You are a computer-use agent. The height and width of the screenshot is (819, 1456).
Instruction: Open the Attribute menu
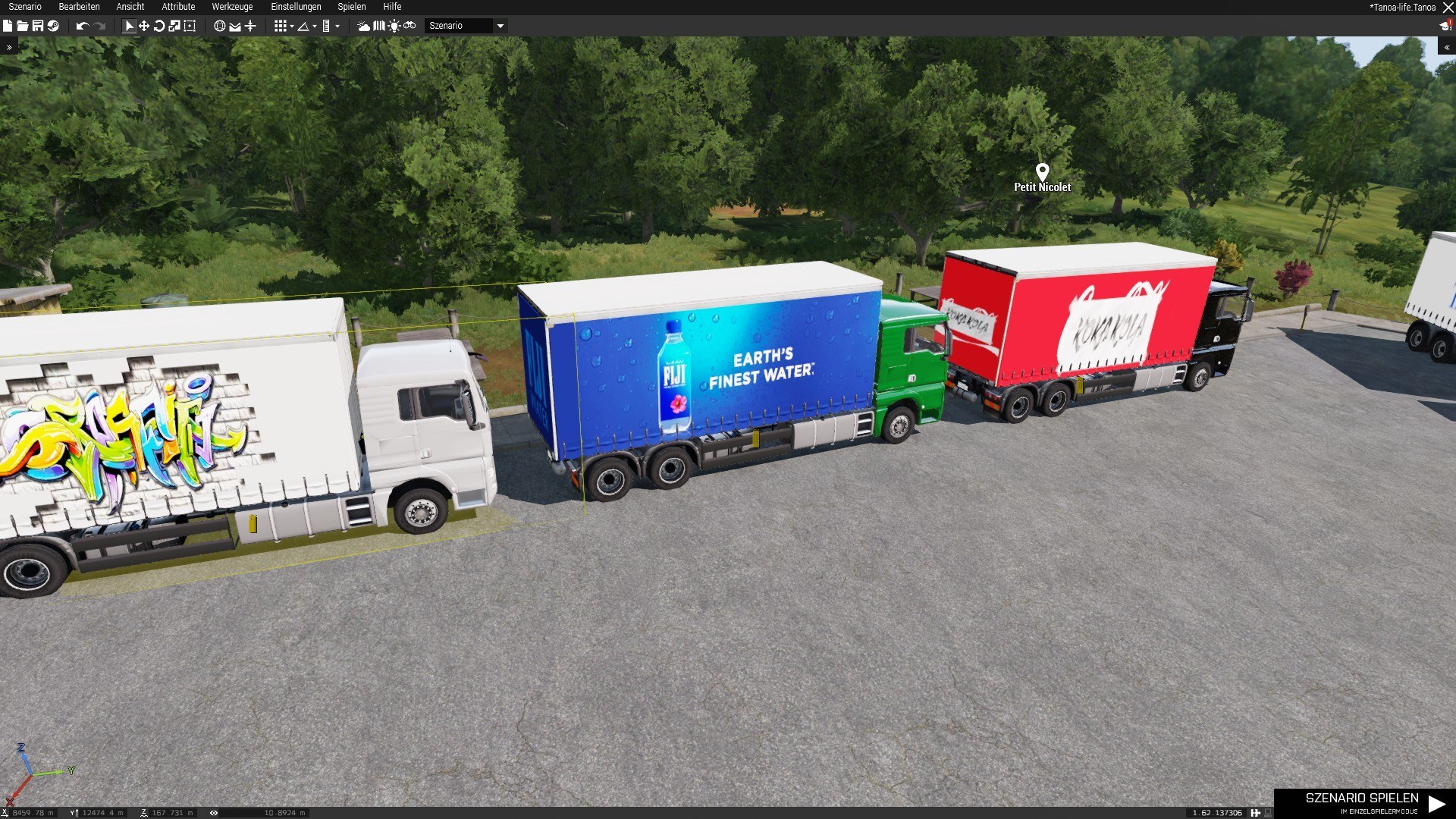pyautogui.click(x=178, y=7)
